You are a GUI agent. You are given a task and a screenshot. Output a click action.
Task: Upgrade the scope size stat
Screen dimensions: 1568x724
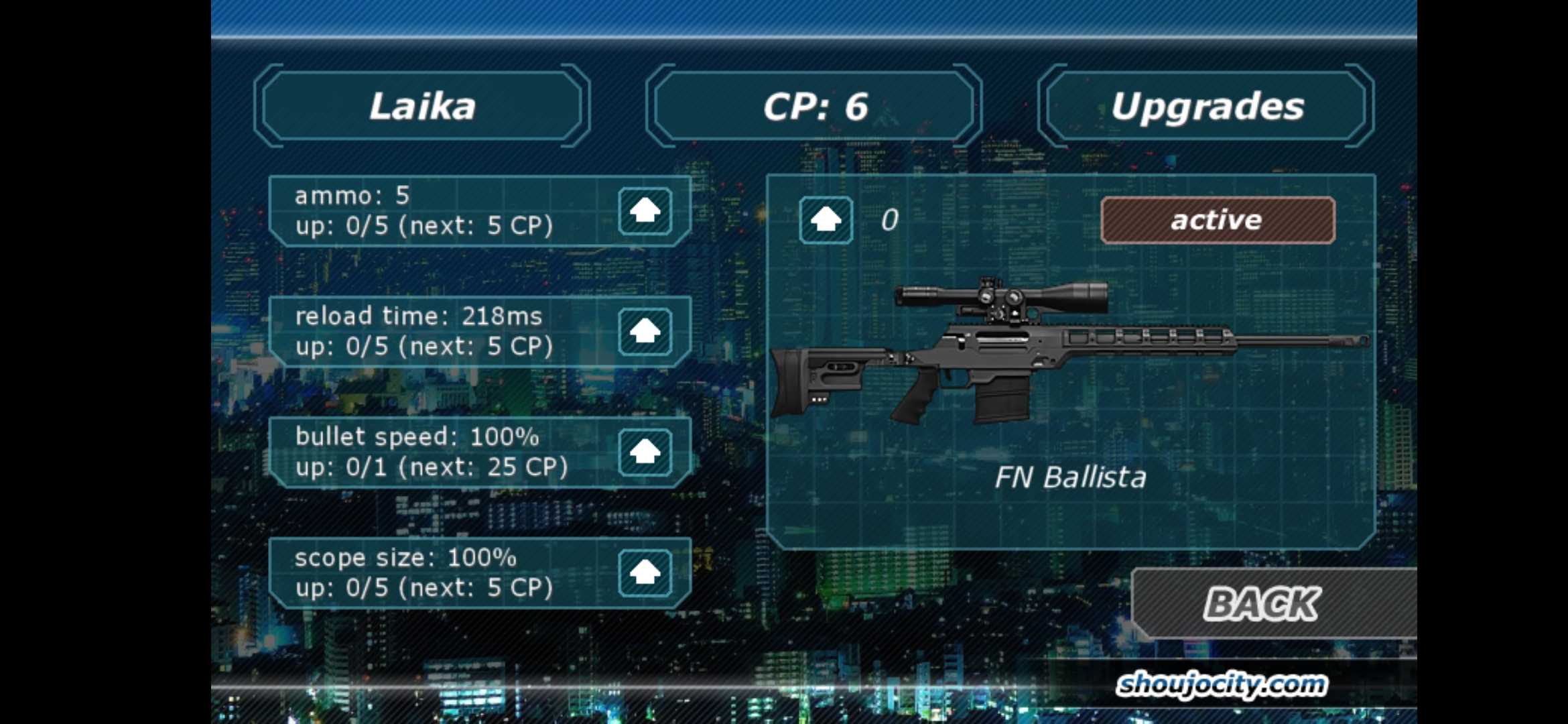click(645, 572)
